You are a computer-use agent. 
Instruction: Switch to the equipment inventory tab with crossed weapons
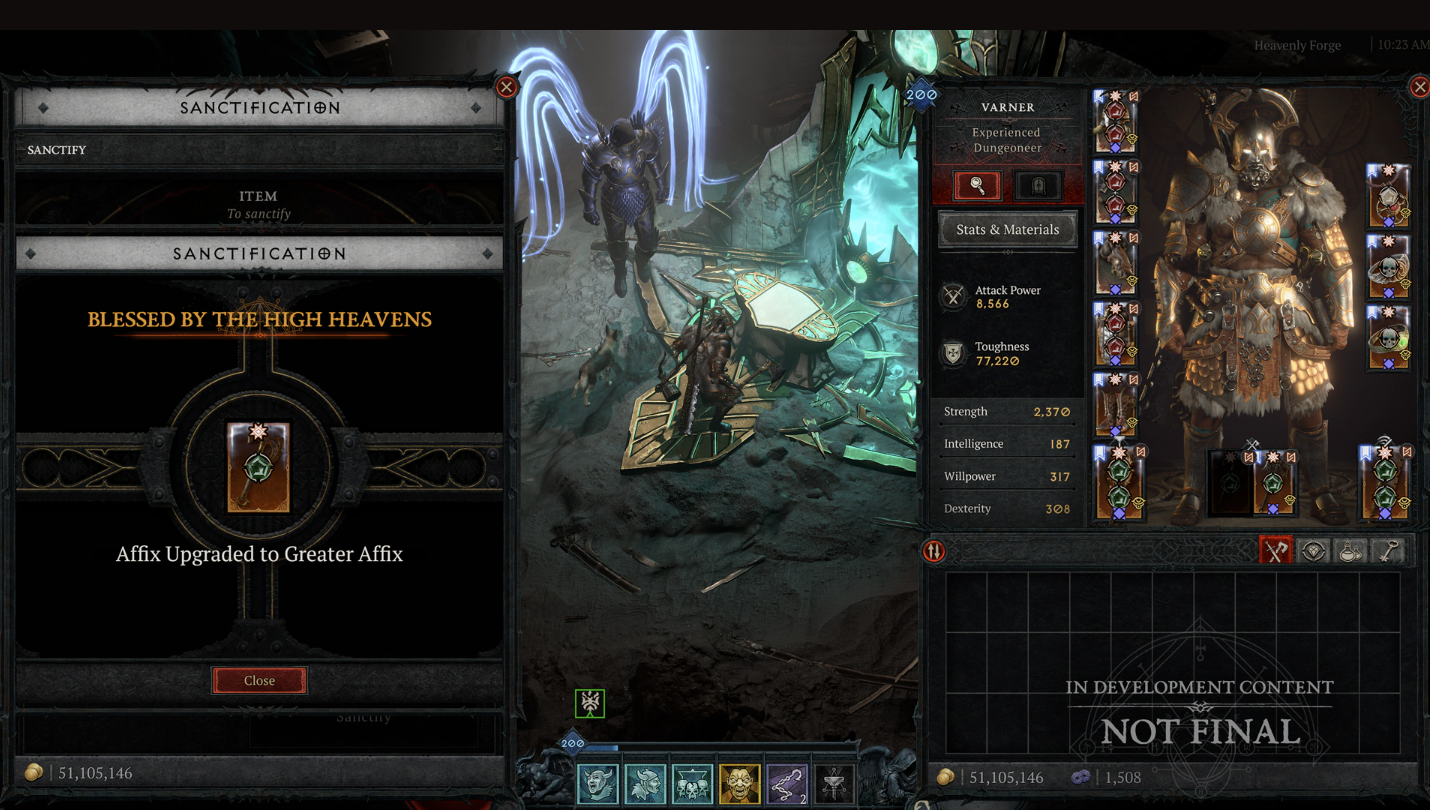click(1275, 551)
